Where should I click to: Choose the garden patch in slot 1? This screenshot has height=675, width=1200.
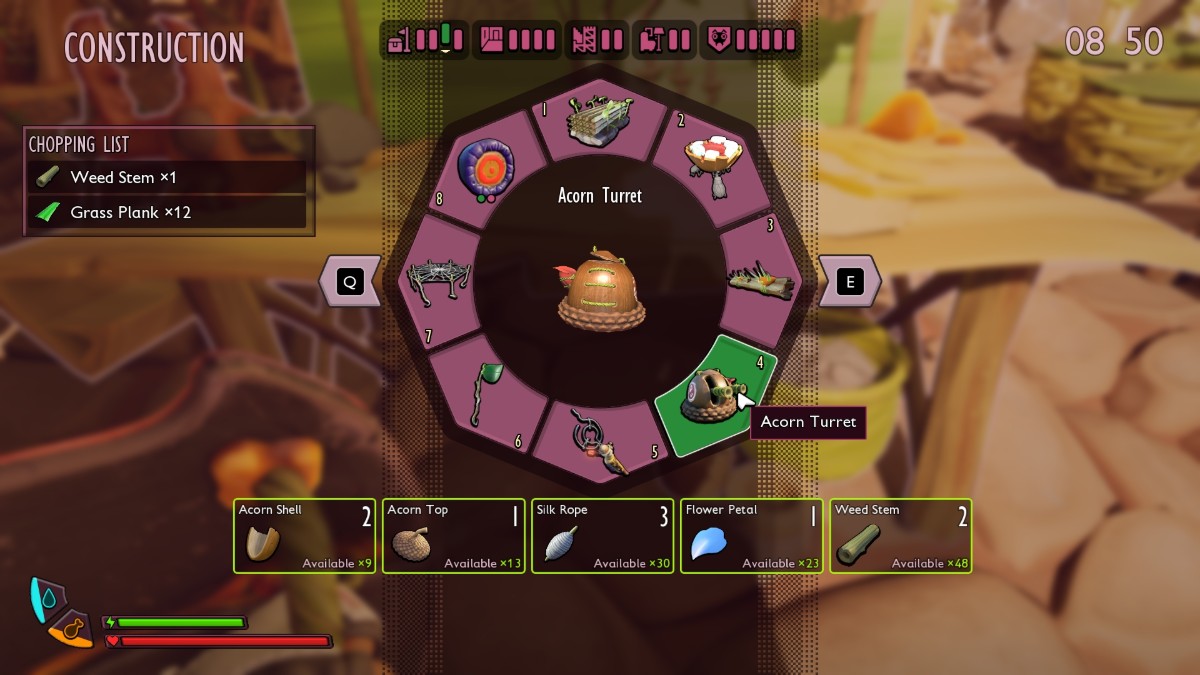[598, 123]
